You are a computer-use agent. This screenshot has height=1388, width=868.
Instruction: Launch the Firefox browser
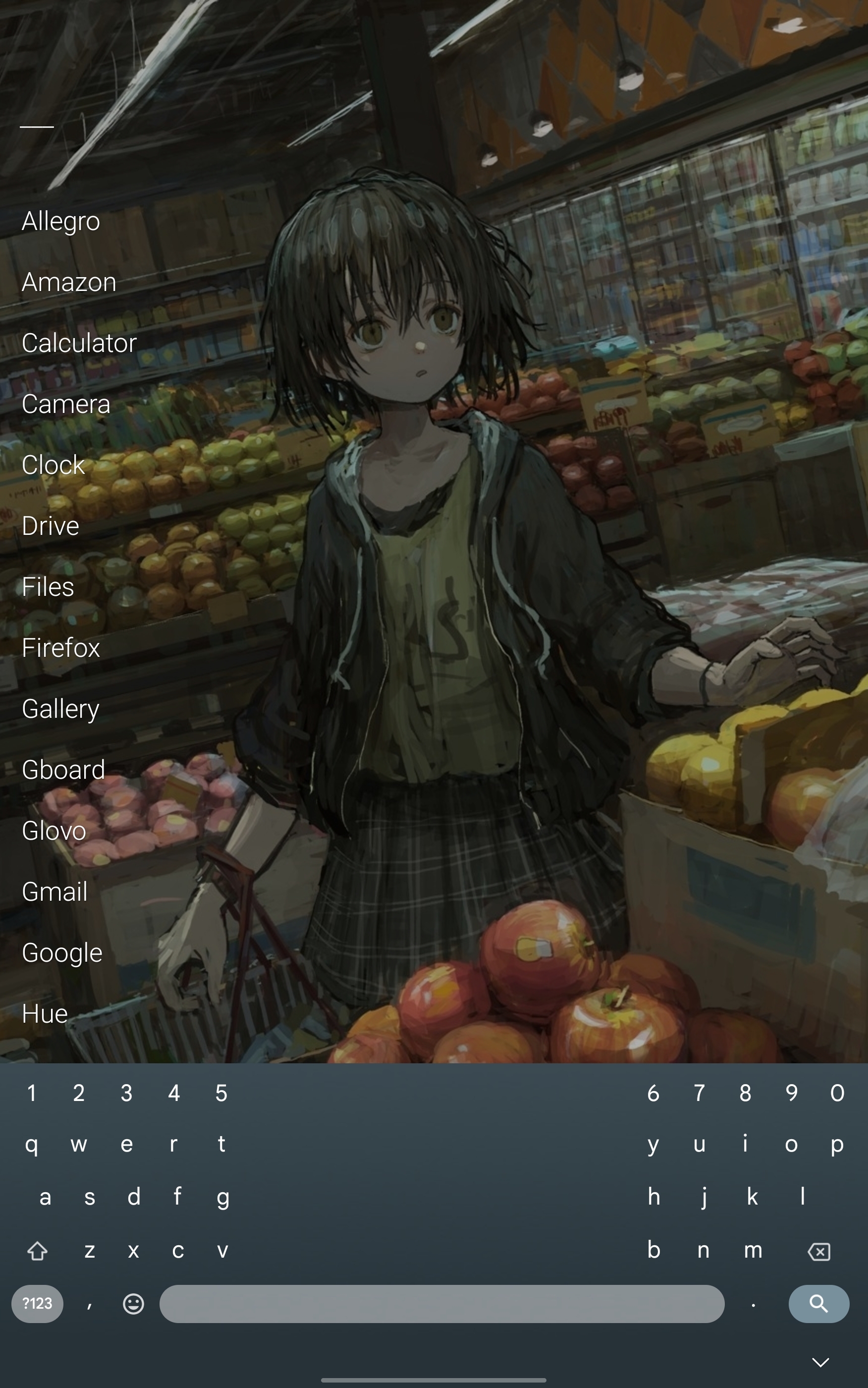tap(61, 648)
